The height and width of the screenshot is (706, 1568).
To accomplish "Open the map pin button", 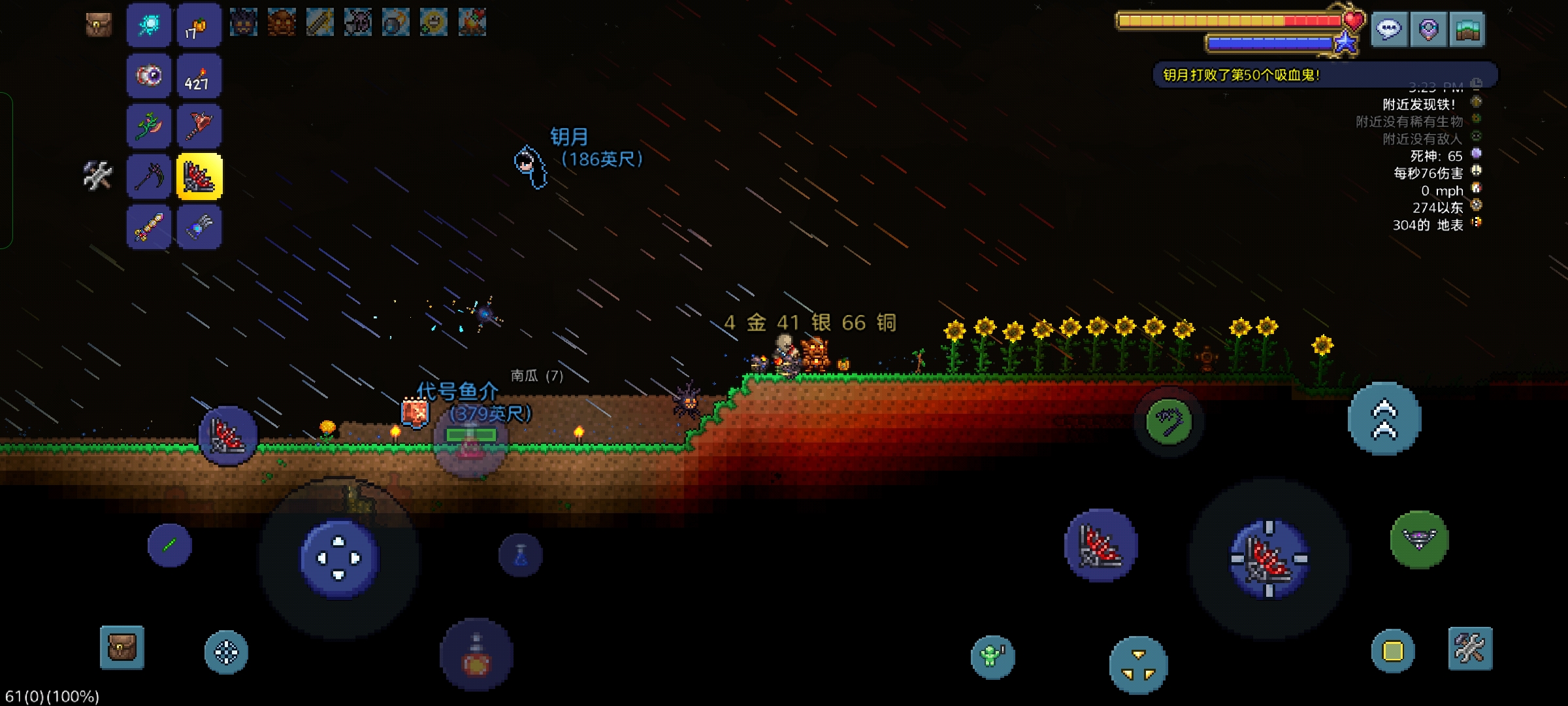I will pyautogui.click(x=1428, y=29).
